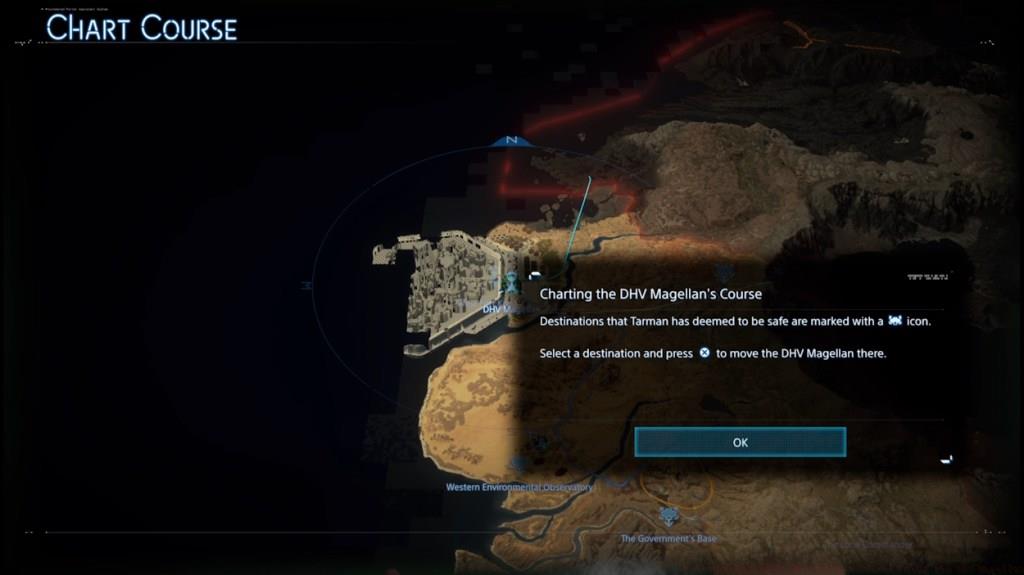Select The Government's Base destination marker
Image resolution: width=1024 pixels, height=575 pixels.
pyautogui.click(x=668, y=517)
